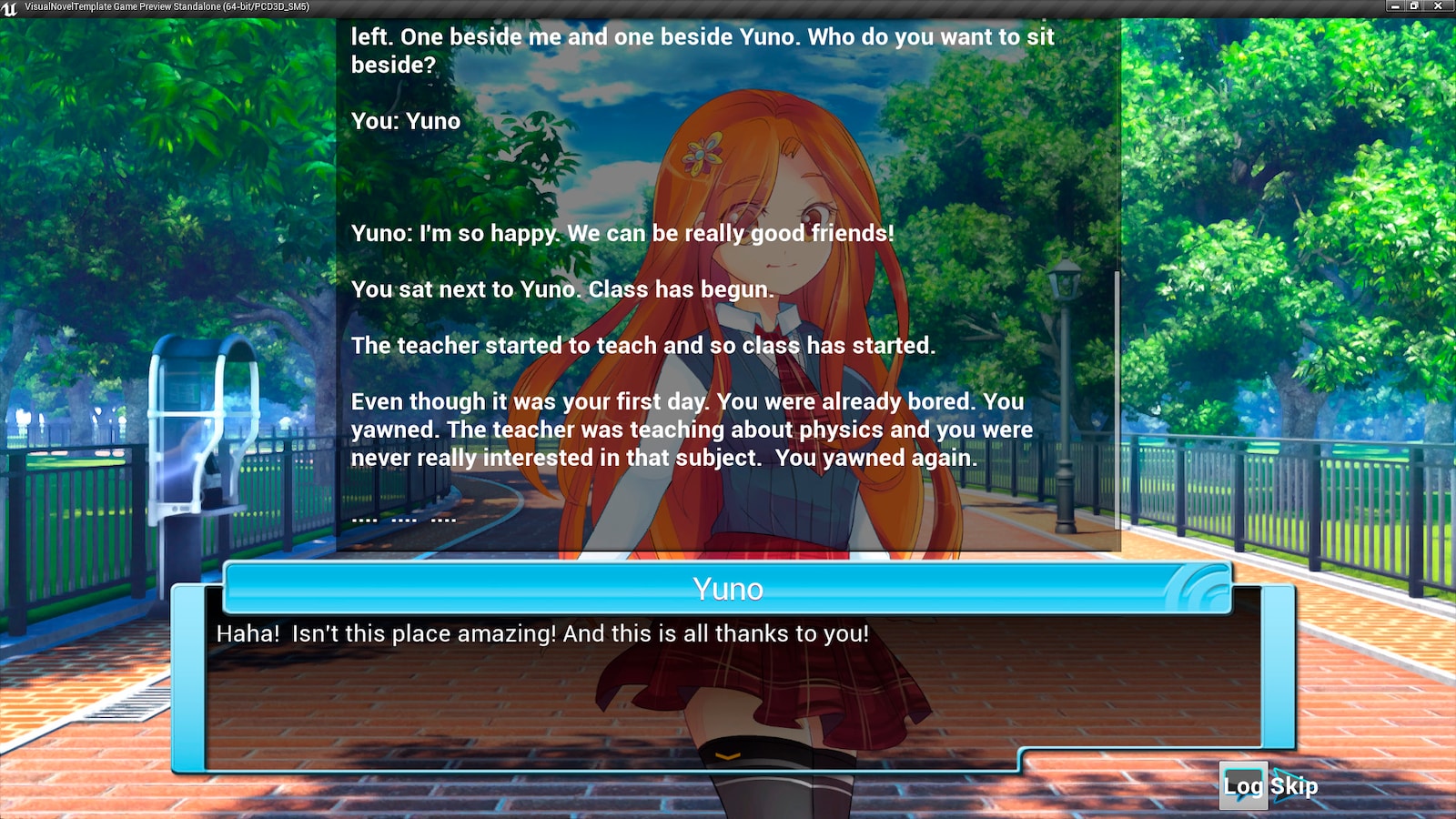This screenshot has height=819, width=1456.
Task: Click the Yuno name banner
Action: tap(728, 588)
